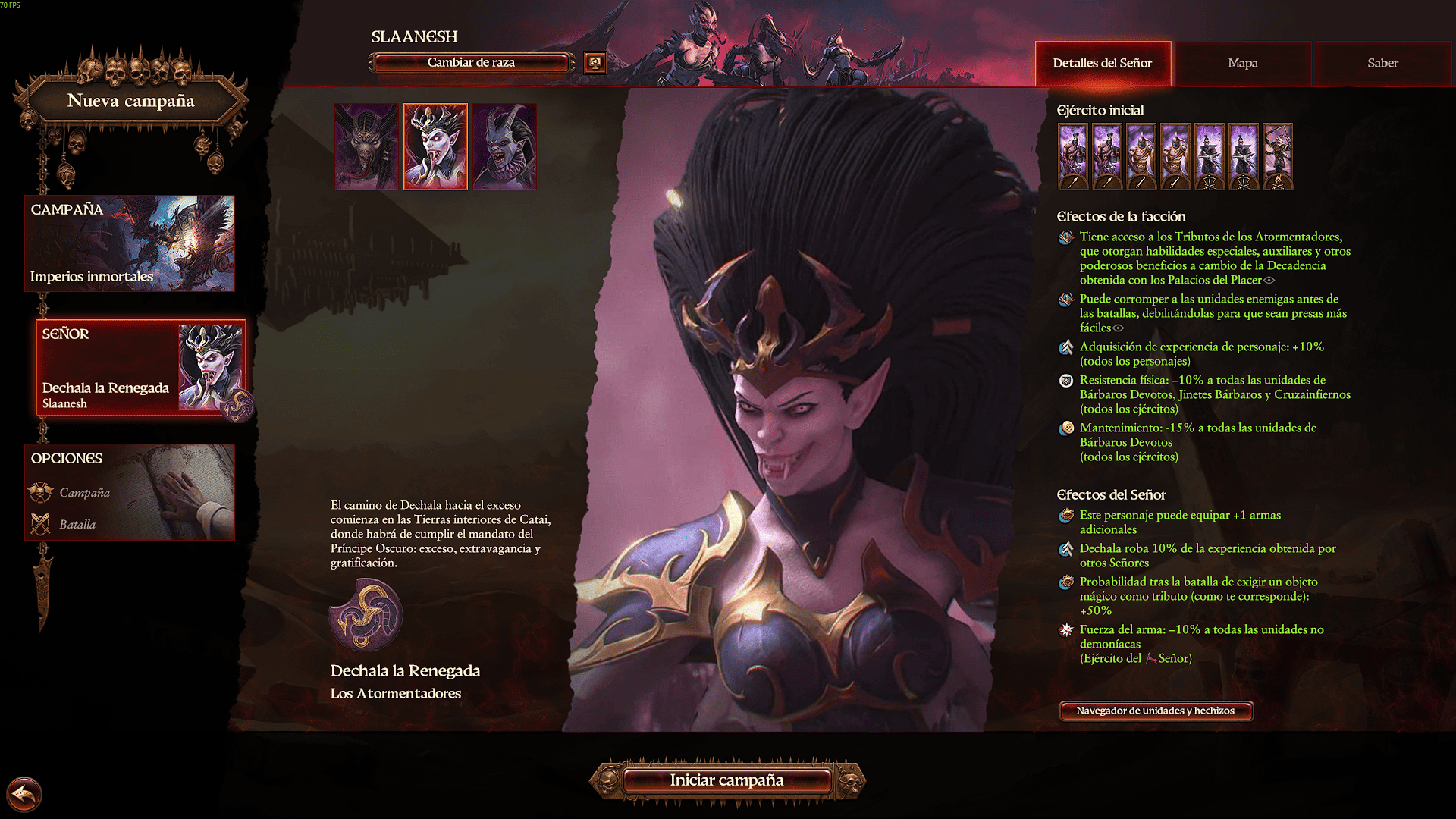Click the small icon beside Cambiar de raza
The height and width of the screenshot is (819, 1456).
595,63
